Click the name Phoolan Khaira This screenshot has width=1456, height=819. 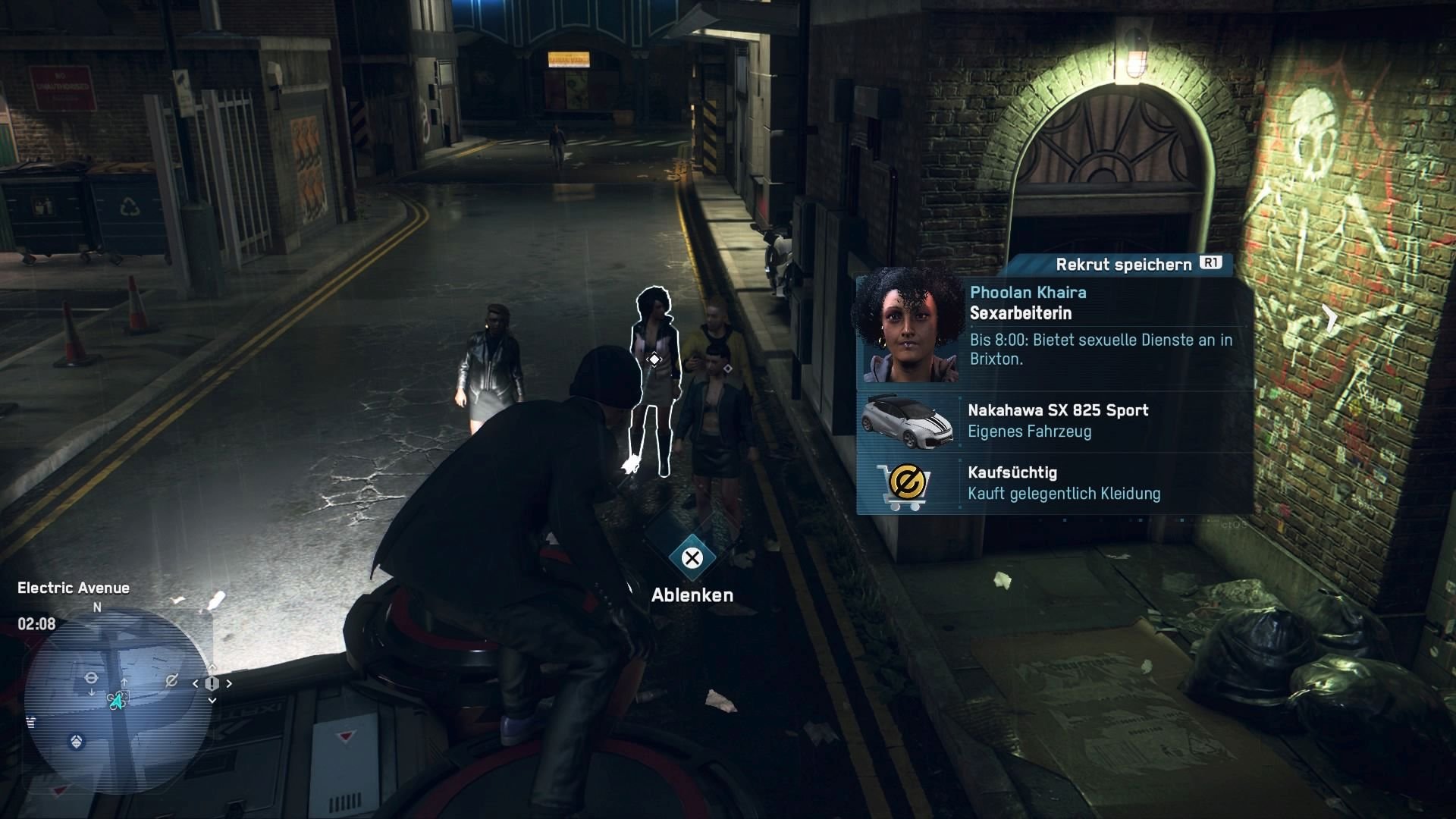1028,293
